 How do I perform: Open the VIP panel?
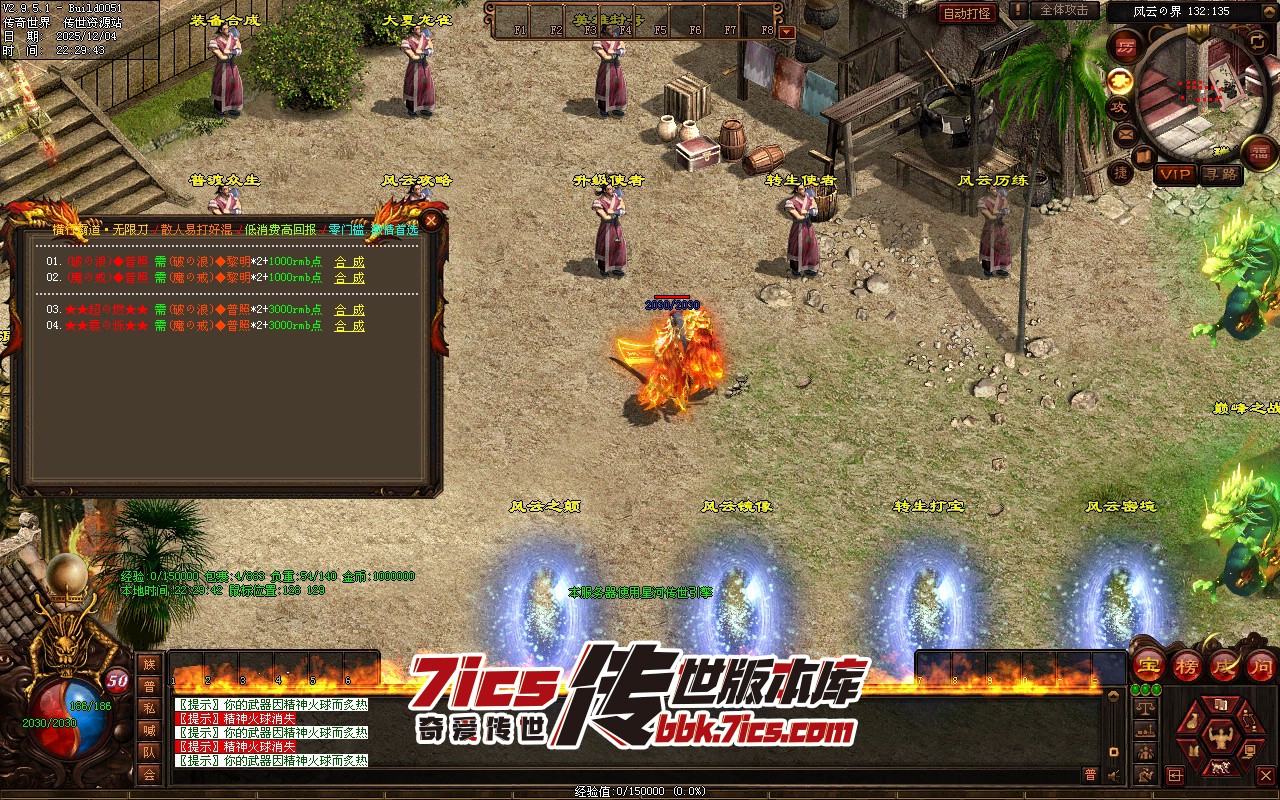point(1175,174)
